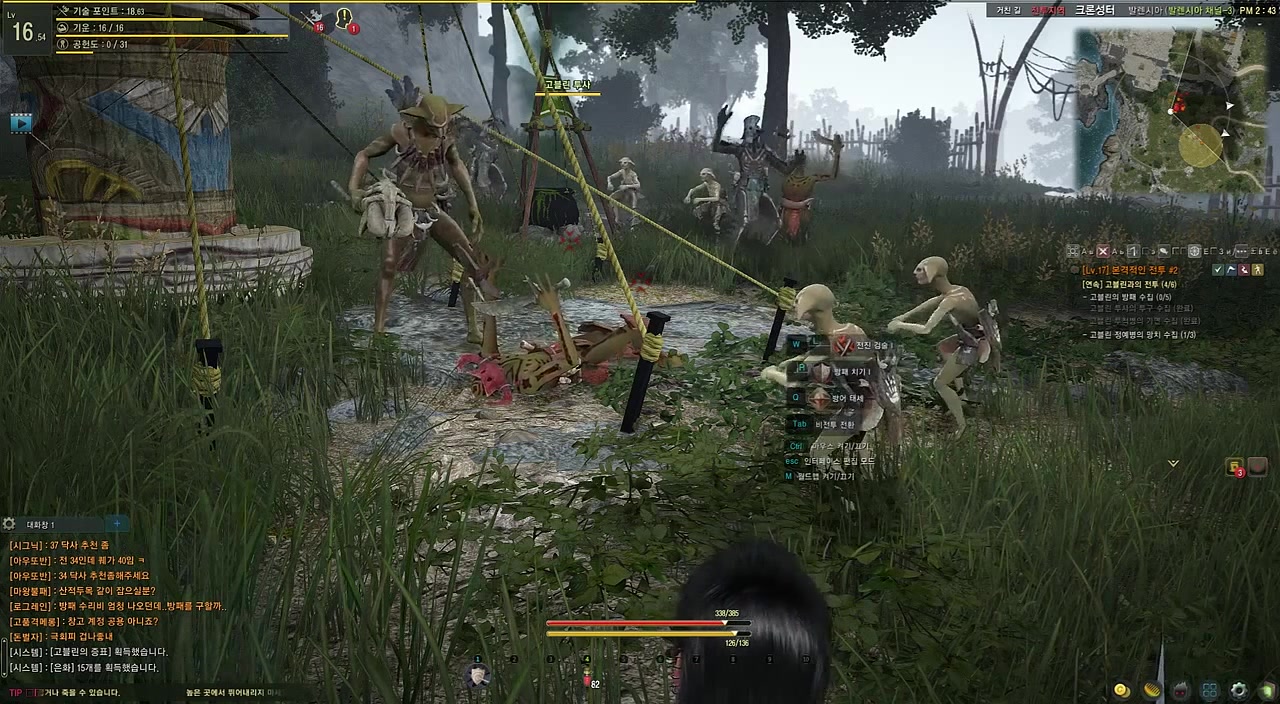The image size is (1280, 704).
Task: Open the chat settings gear
Action: point(9,524)
